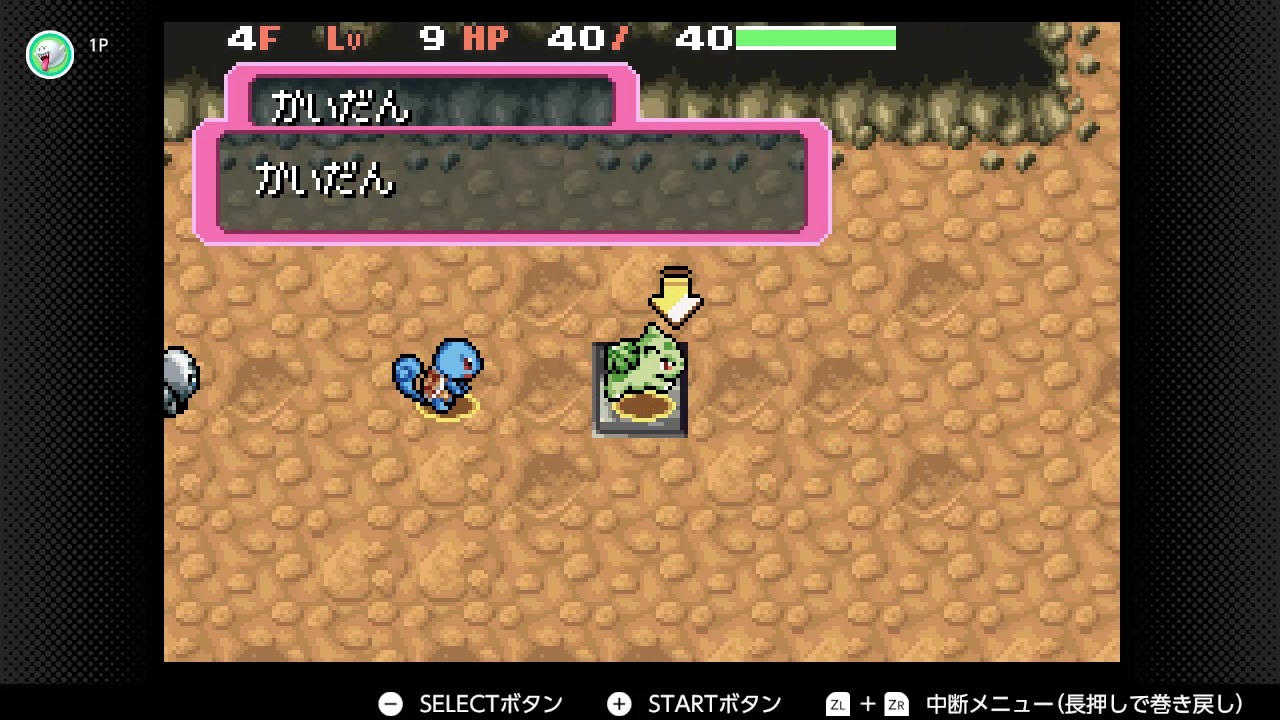
Task: Select the Boo character avatar icon
Action: [49, 55]
